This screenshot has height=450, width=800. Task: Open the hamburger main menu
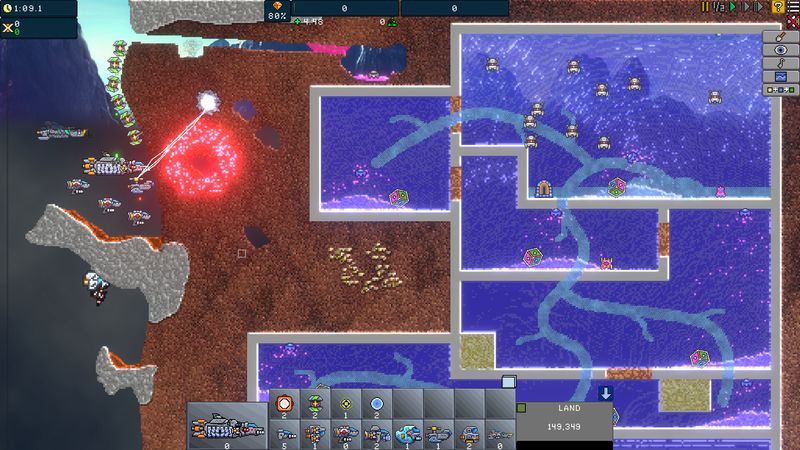click(791, 7)
